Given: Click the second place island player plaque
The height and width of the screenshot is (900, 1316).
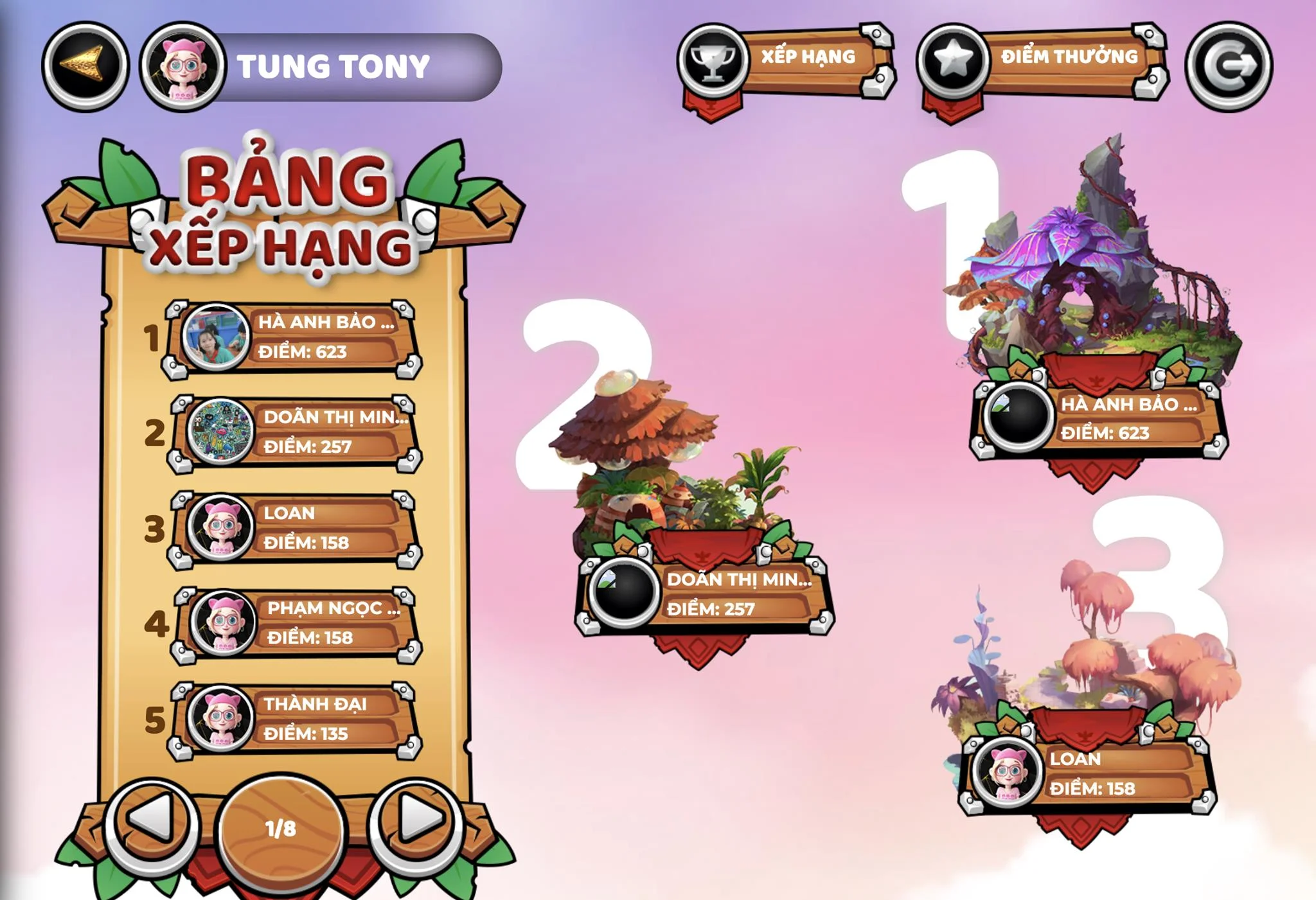Looking at the screenshot, I should (704, 594).
